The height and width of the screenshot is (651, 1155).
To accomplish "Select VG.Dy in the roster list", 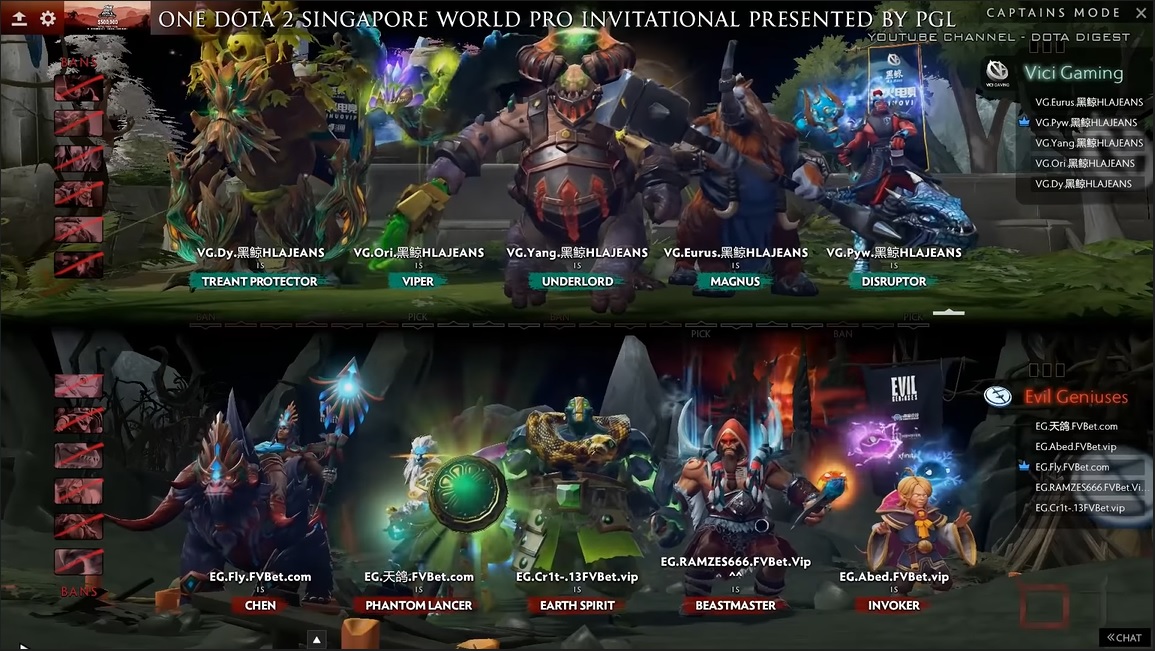I will point(1083,184).
